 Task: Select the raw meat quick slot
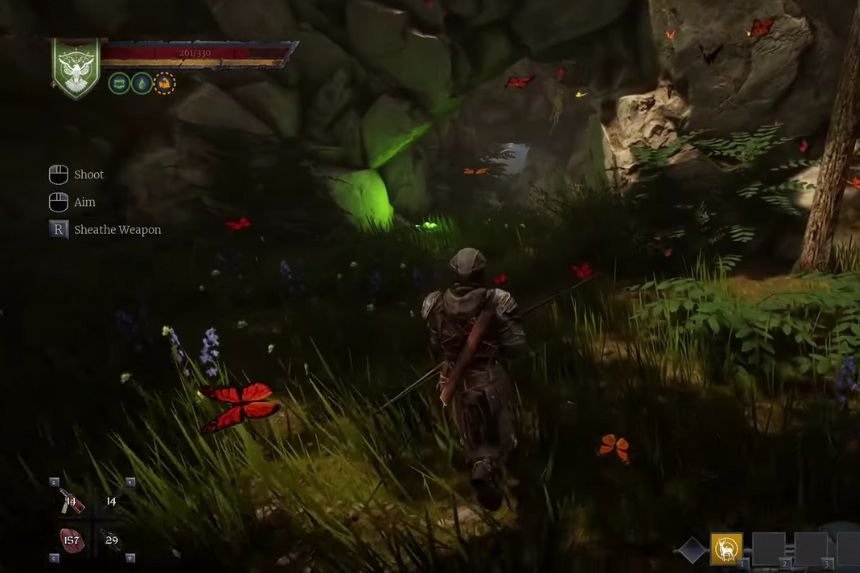71,540
